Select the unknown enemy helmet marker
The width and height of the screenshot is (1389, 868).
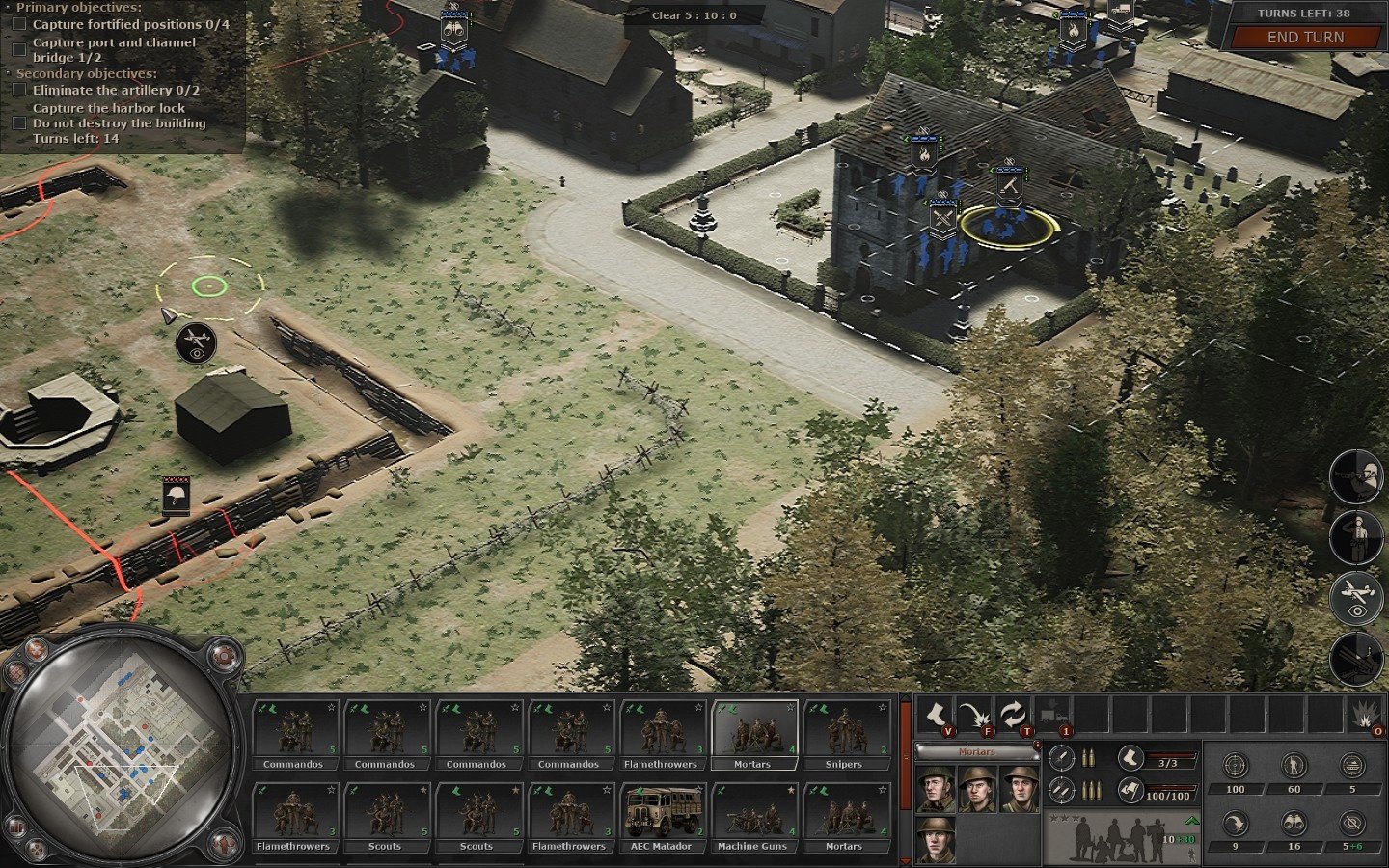(x=176, y=497)
